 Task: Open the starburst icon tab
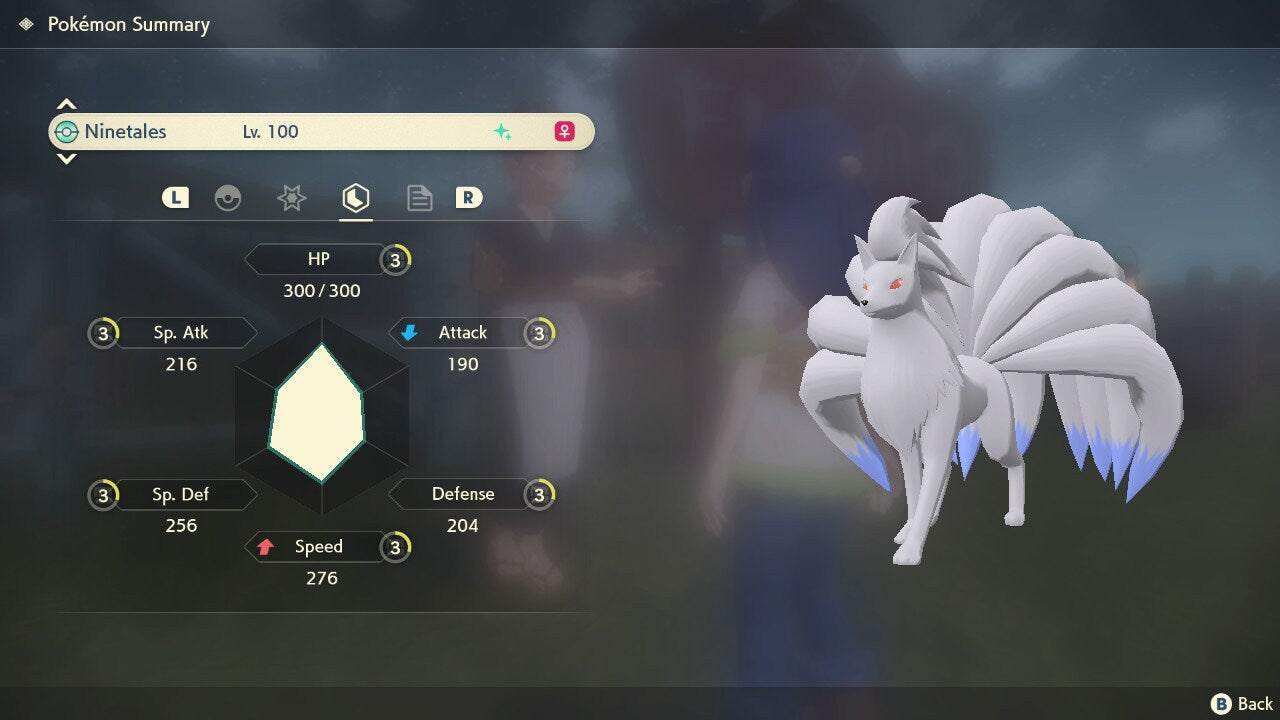click(291, 198)
